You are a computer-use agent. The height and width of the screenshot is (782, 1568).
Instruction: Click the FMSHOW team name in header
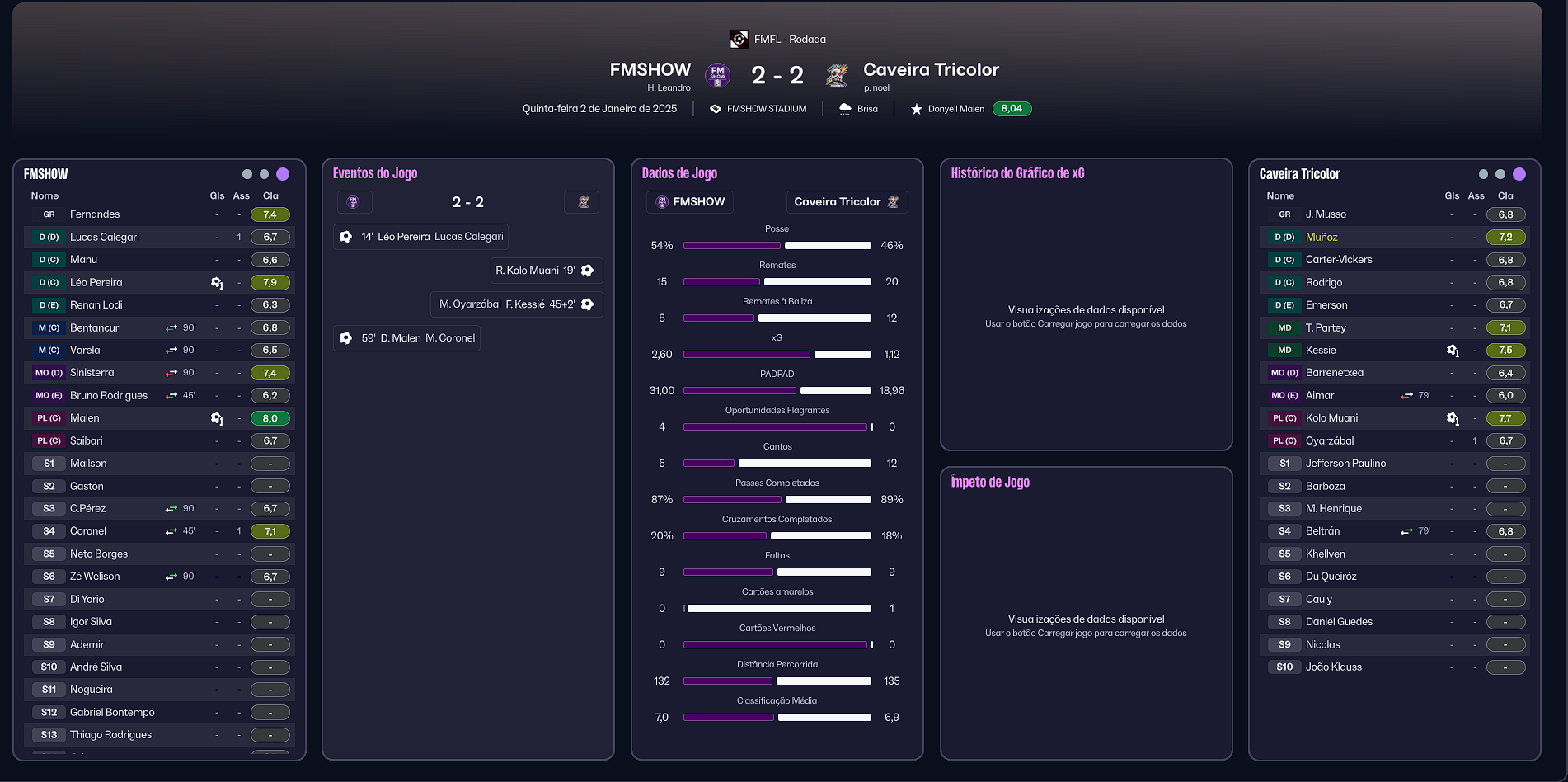click(650, 70)
